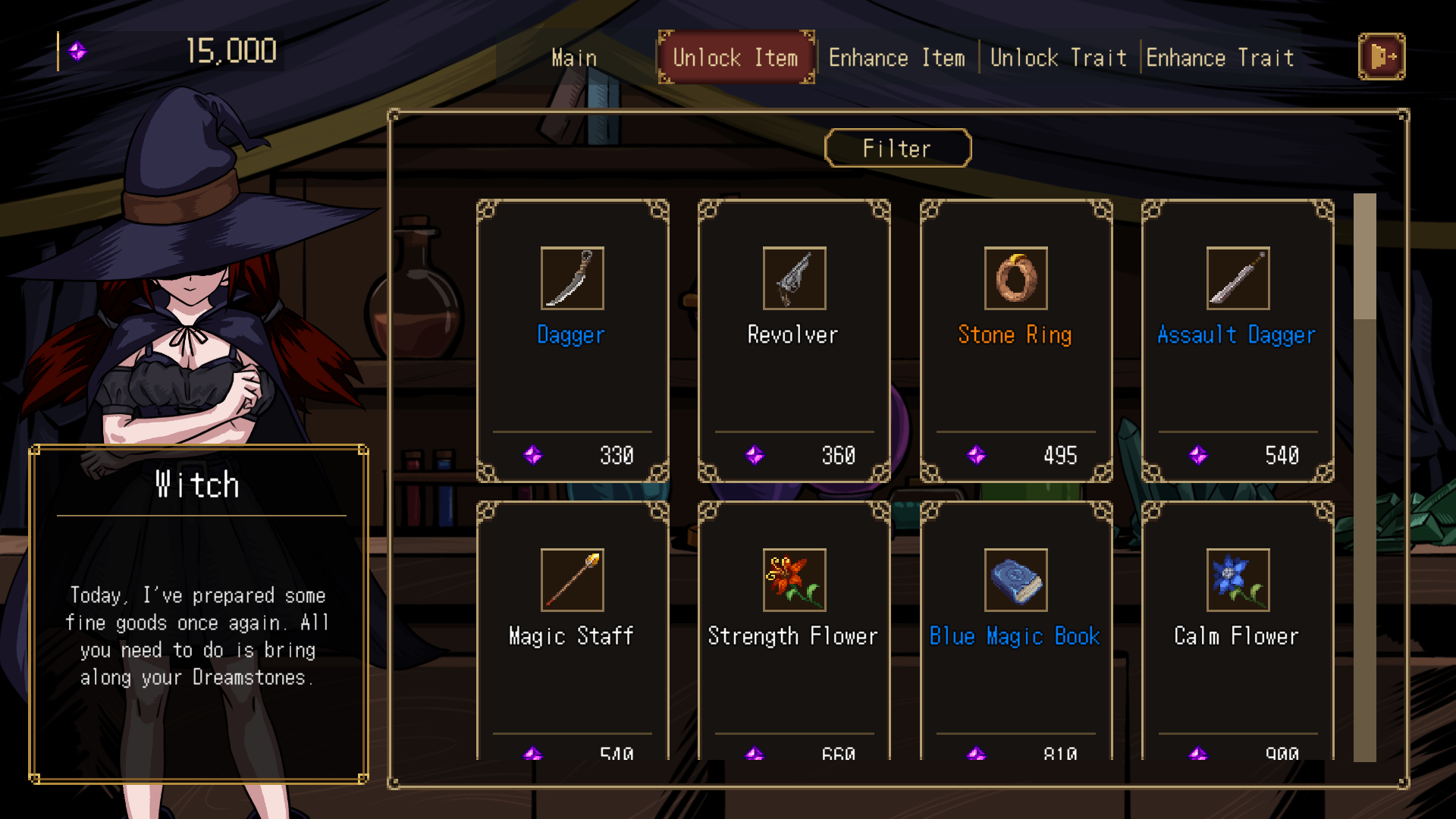Switch to the Main tab
This screenshot has width=1456, height=819.
pyautogui.click(x=574, y=58)
